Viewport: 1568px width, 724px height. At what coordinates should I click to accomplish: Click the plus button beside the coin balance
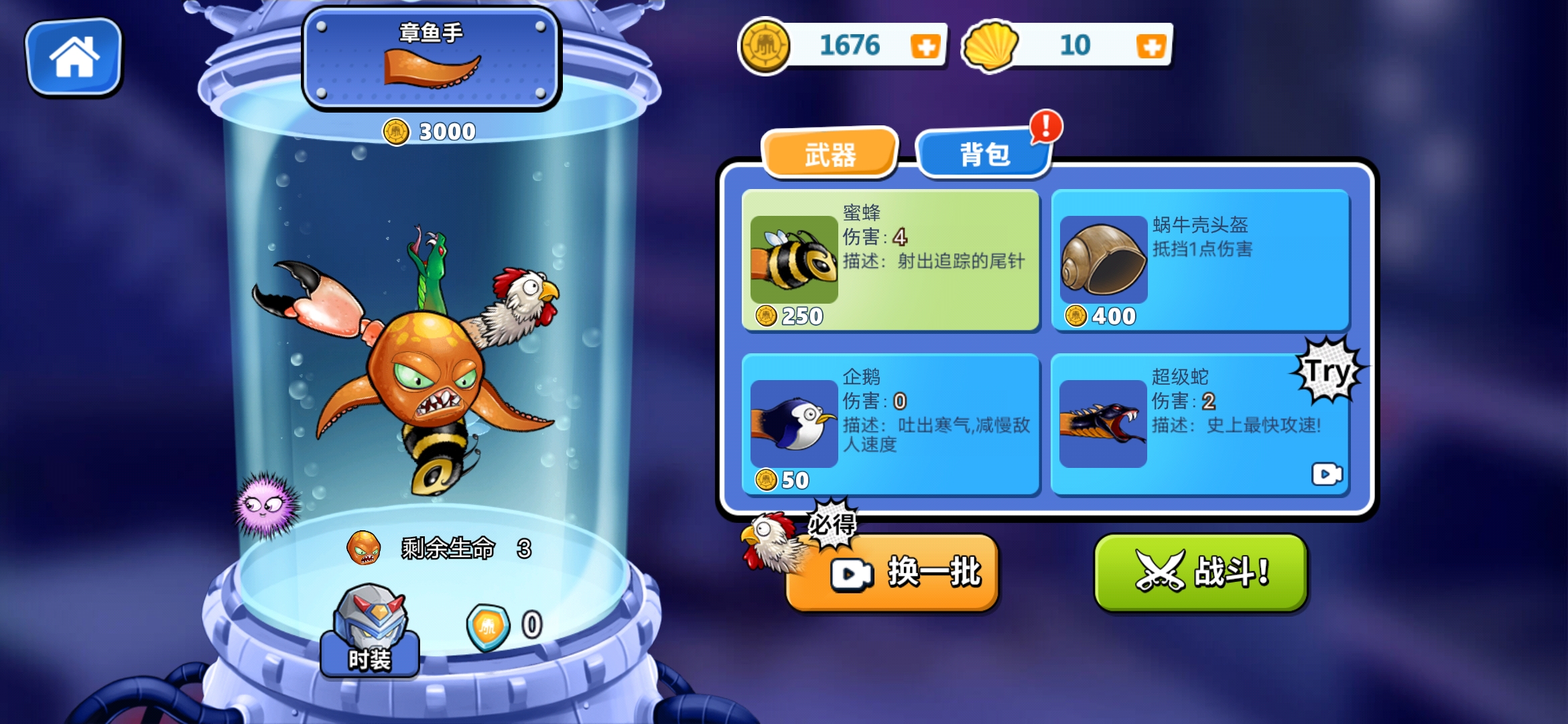point(925,46)
